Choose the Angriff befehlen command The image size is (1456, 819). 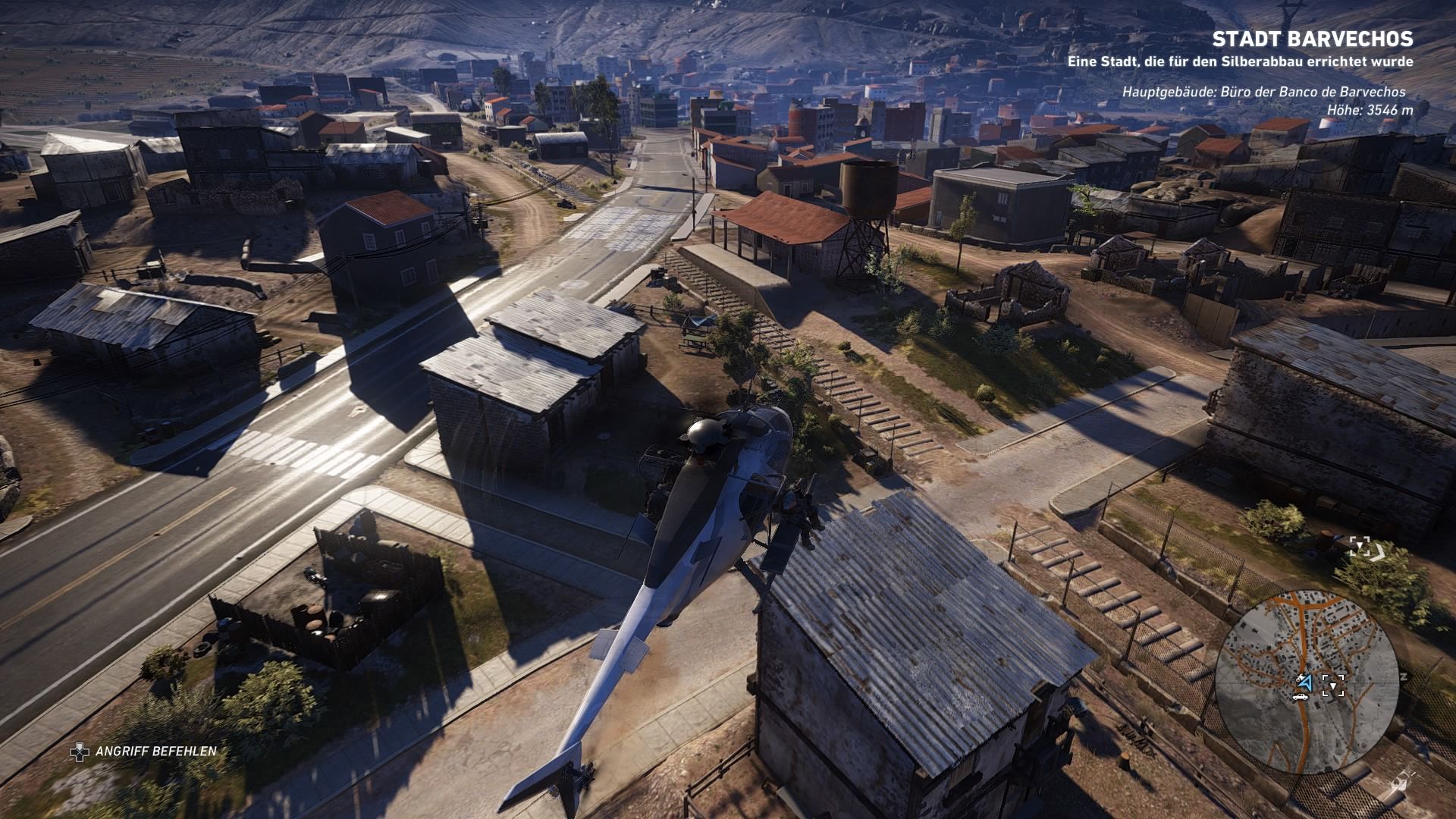(145, 752)
